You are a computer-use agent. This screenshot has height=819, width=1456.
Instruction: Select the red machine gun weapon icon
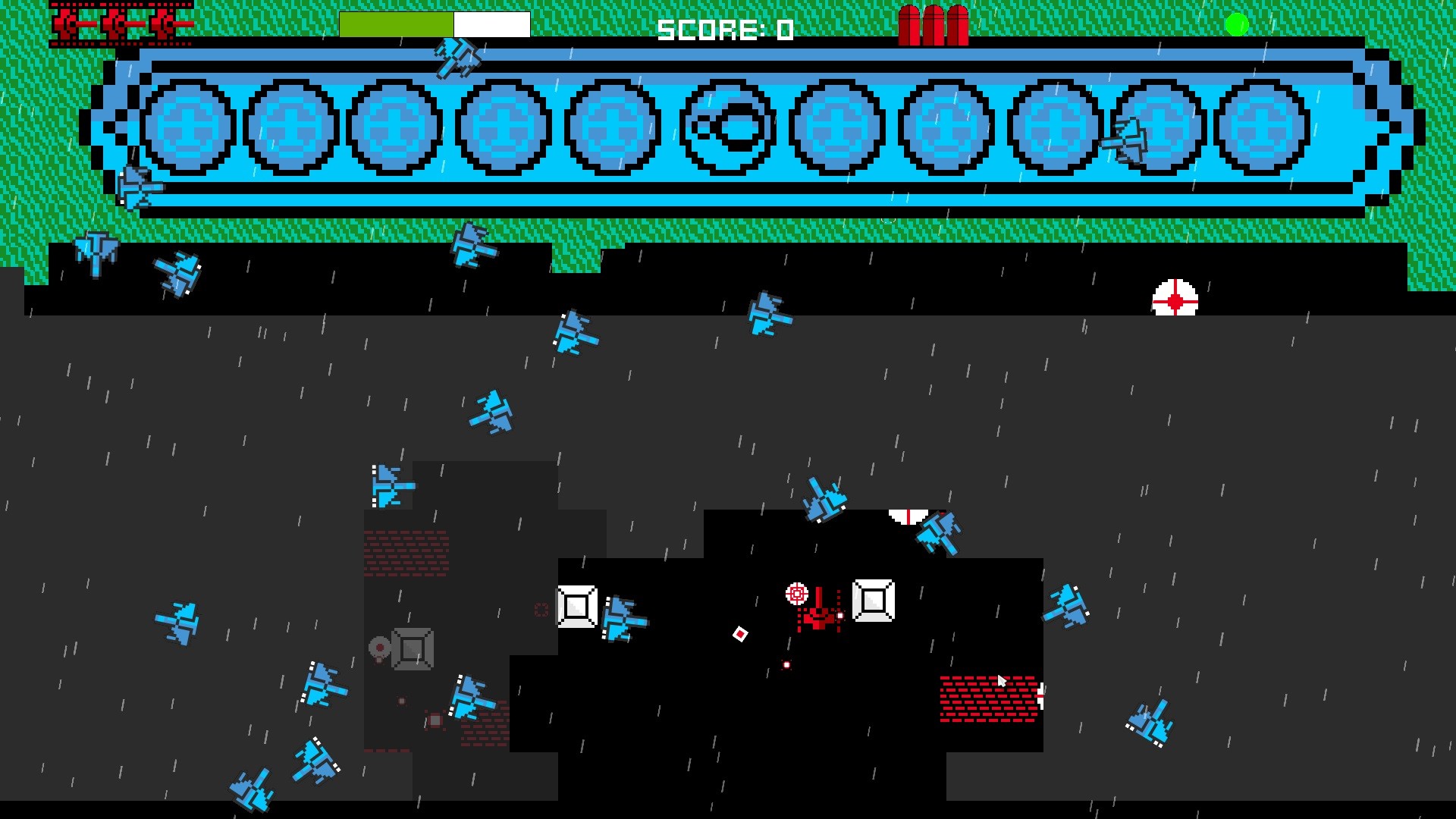(x=121, y=23)
